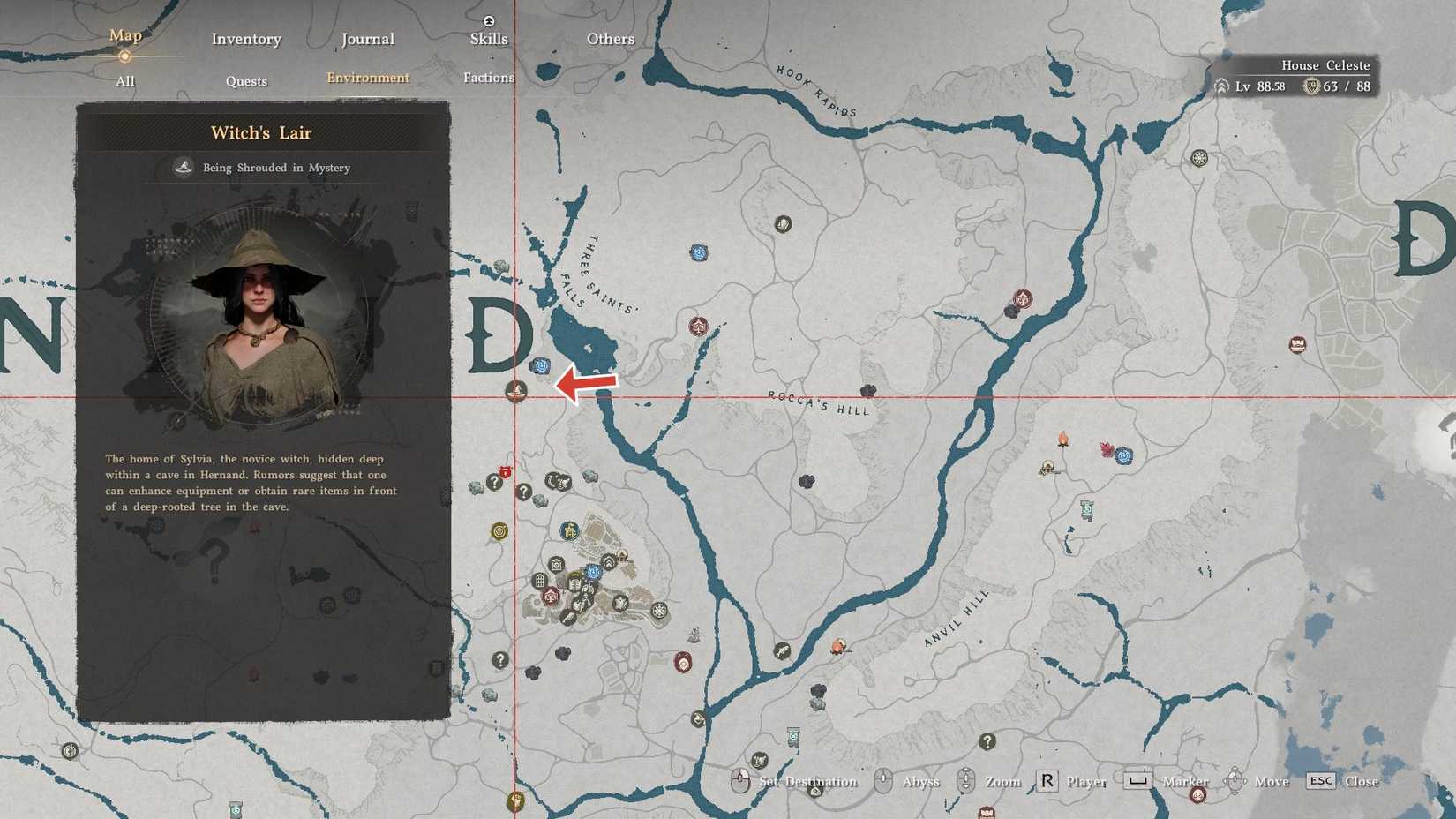Select the red flower resource icon near Rocca's Hill
This screenshot has height=819, width=1456.
click(1107, 449)
